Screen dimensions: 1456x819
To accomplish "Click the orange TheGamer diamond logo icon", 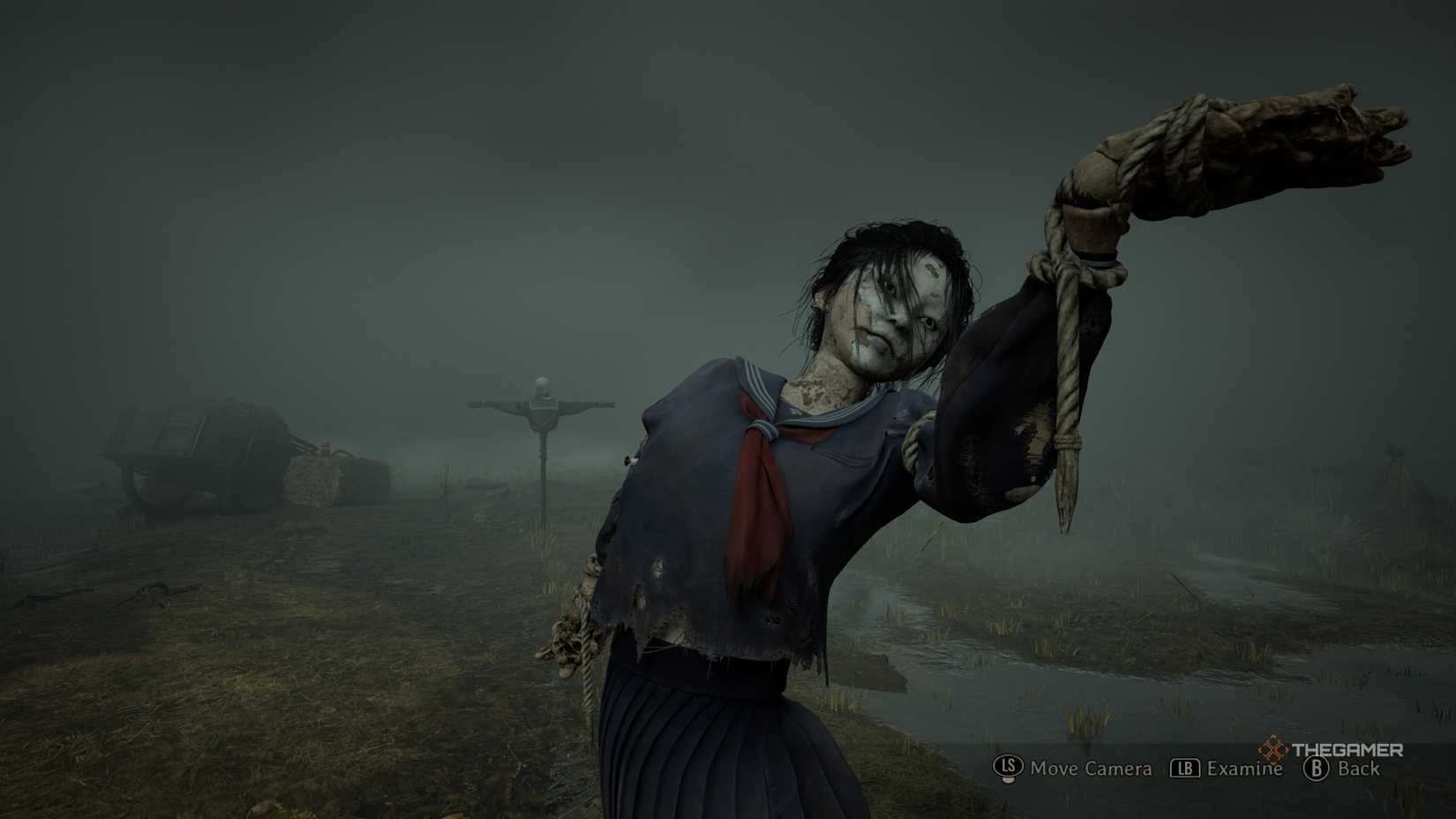I will click(1274, 748).
